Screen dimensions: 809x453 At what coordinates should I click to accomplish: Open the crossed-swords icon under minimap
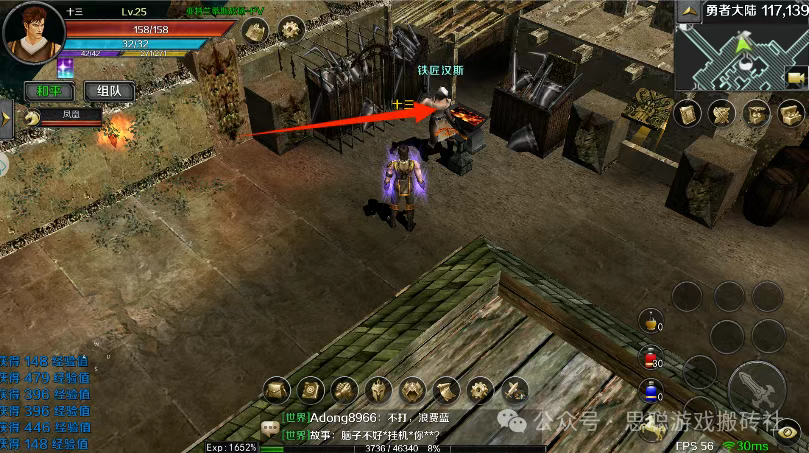tap(722, 113)
